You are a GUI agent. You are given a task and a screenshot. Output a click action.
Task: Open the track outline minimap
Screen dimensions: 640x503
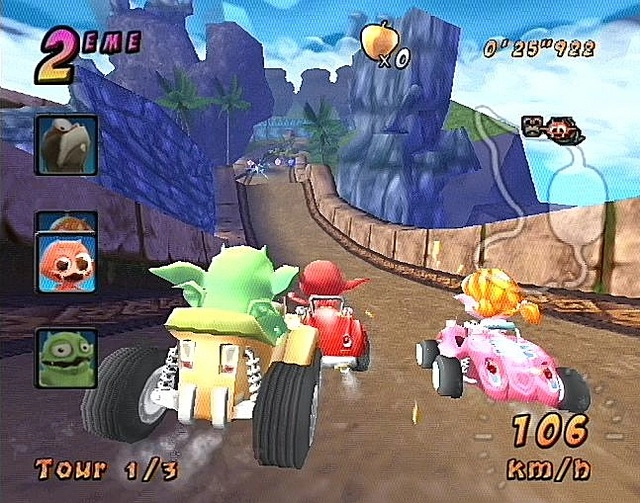[544, 200]
